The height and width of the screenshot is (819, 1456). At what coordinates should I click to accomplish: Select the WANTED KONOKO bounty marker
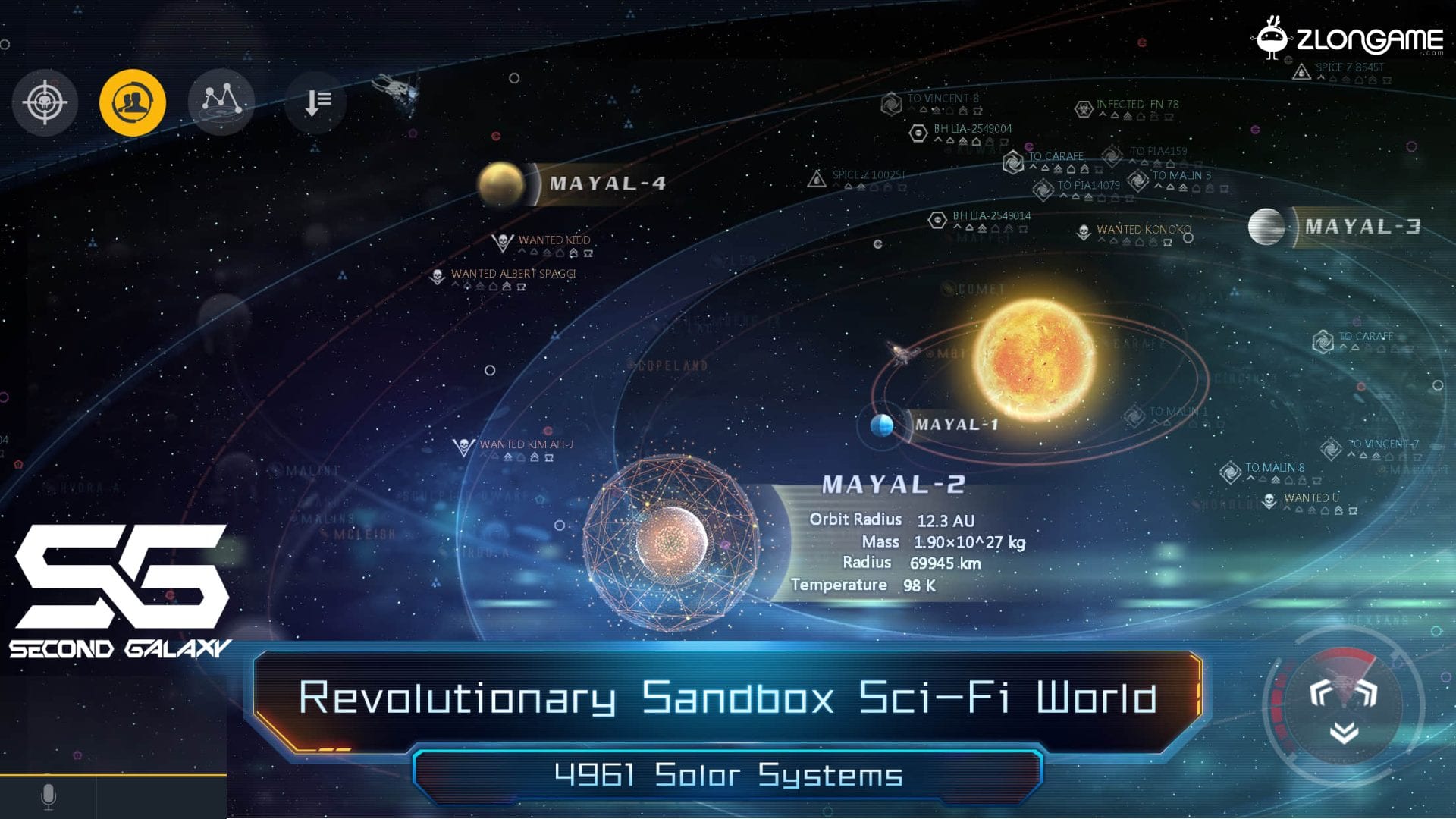tap(1142, 230)
